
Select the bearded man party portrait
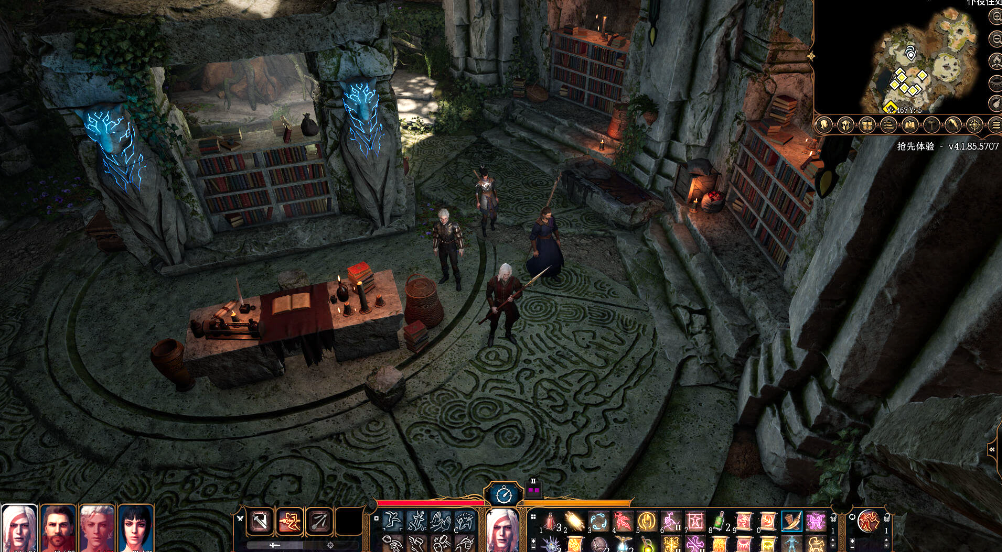58,527
